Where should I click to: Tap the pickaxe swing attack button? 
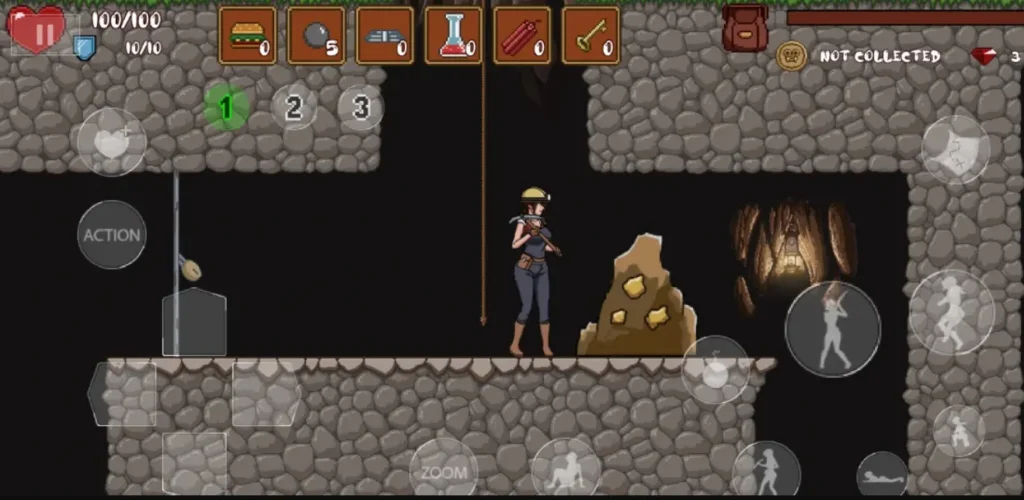pyautogui.click(x=832, y=329)
